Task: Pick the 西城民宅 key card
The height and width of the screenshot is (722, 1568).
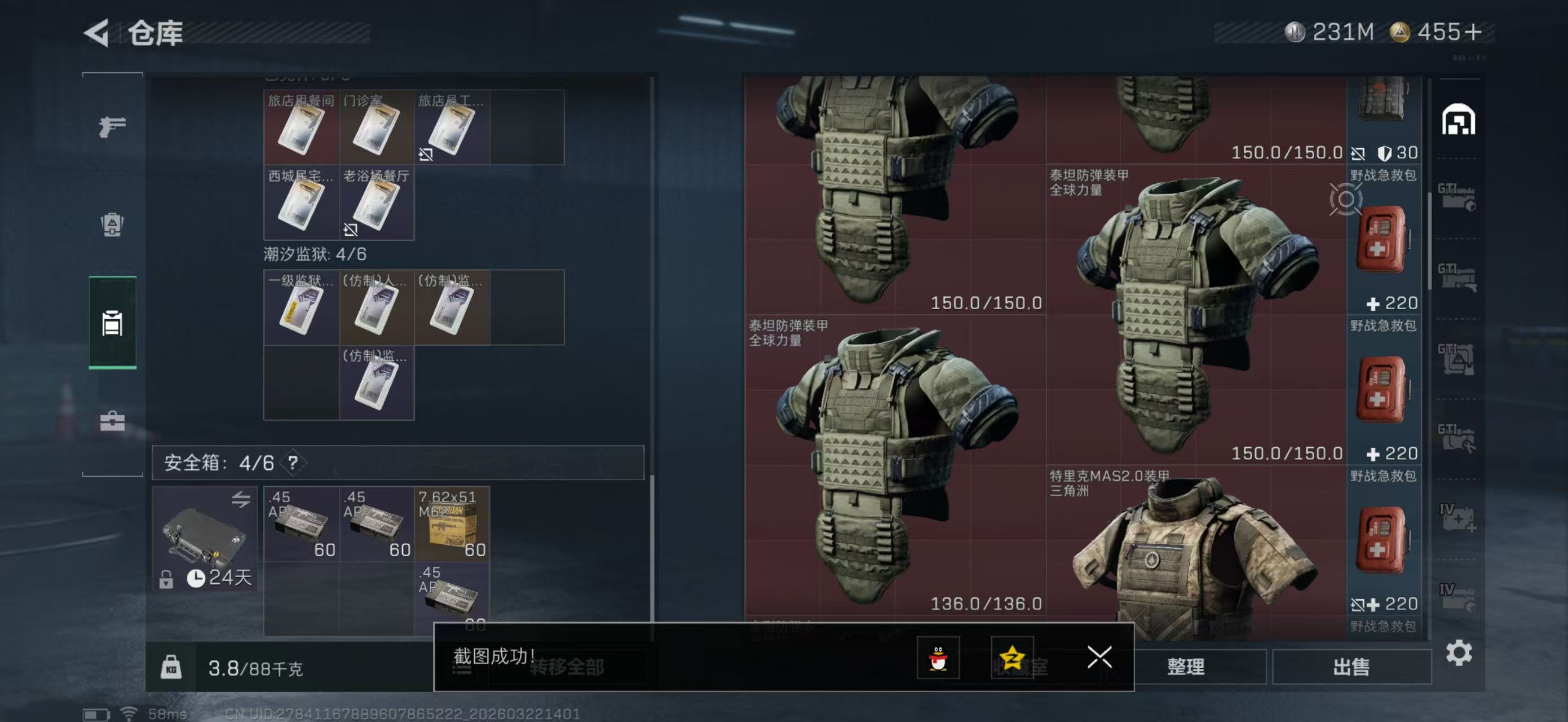Action: (x=301, y=202)
